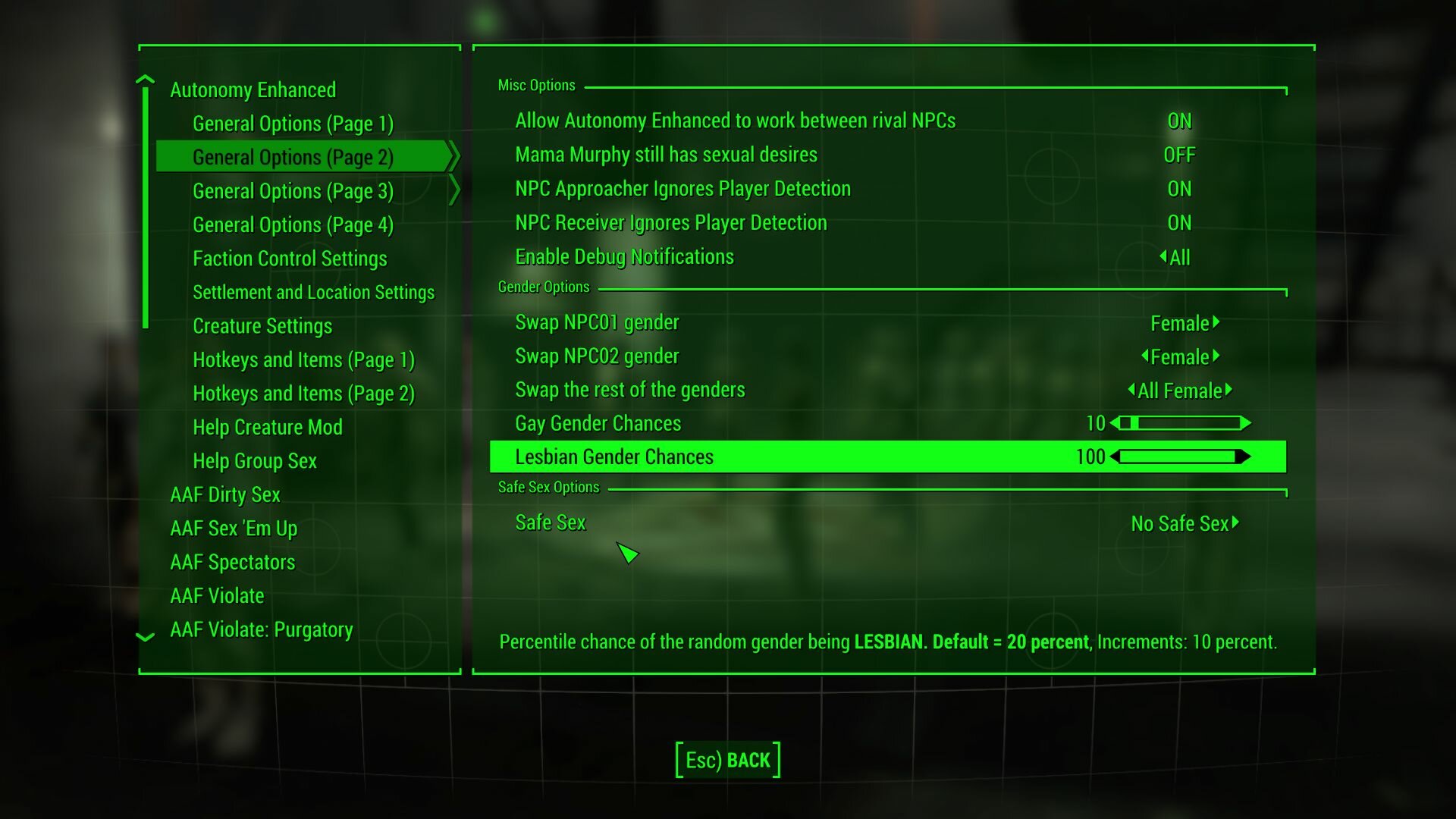Select Hotkeys and Items (Page 1)
The height and width of the screenshot is (819, 1456).
coord(303,359)
